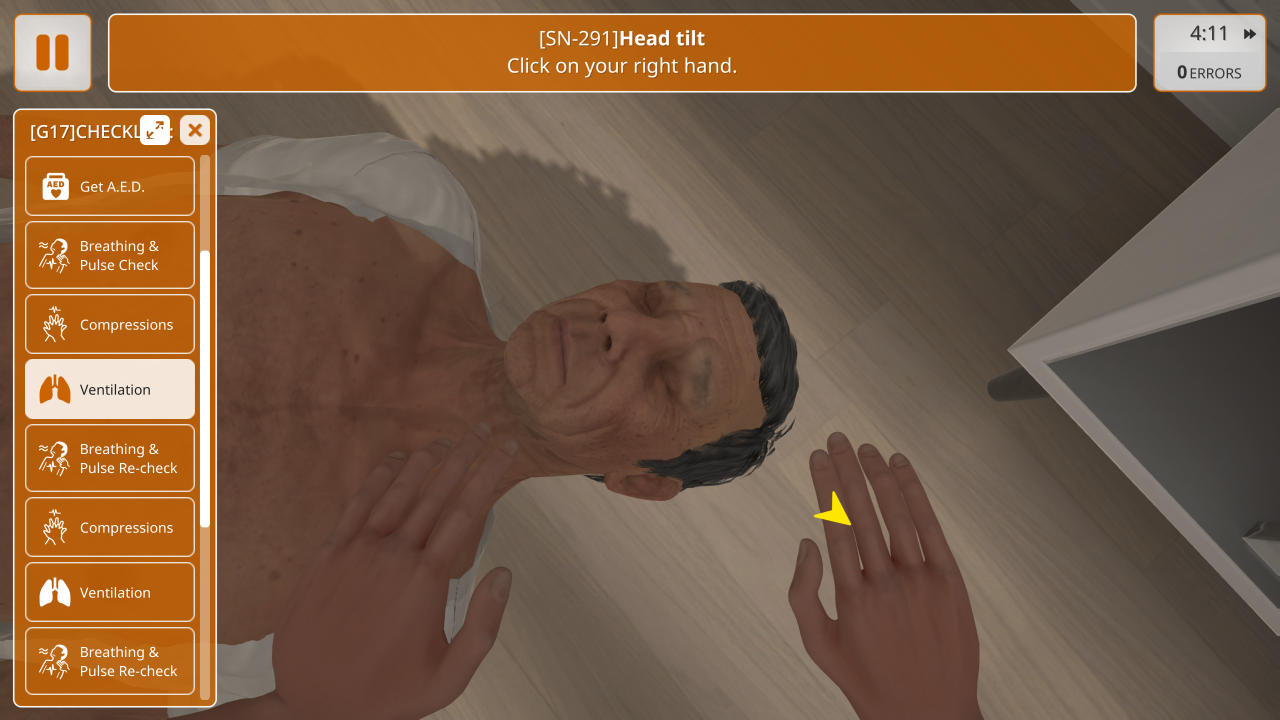Open the highlighted Ventilation checklist step
The height and width of the screenshot is (720, 1280).
click(x=110, y=389)
